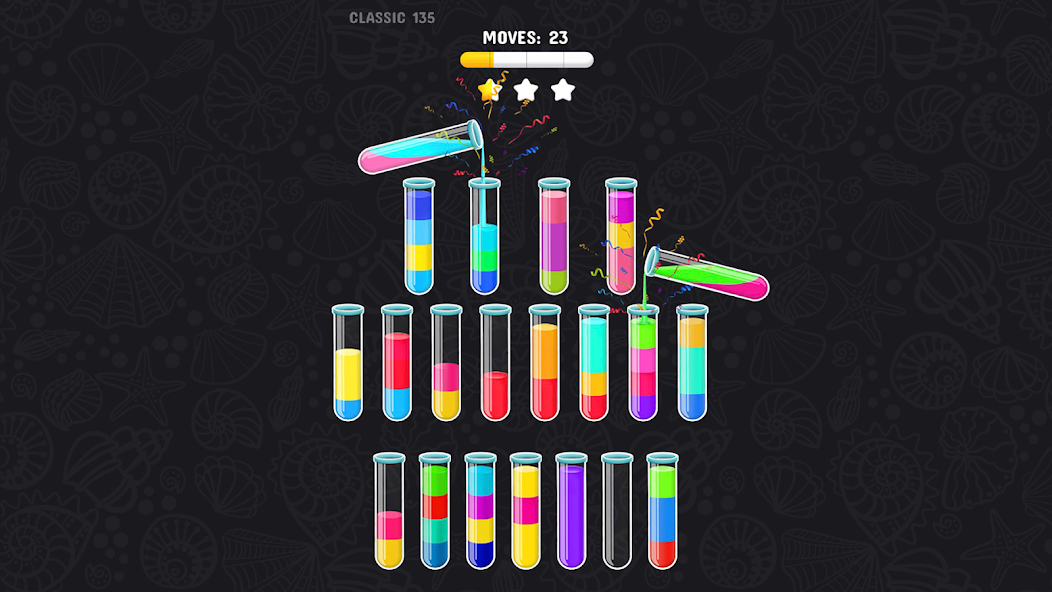Choose the cyan, orange and red tube
The height and width of the screenshot is (592, 1052).
tap(593, 363)
